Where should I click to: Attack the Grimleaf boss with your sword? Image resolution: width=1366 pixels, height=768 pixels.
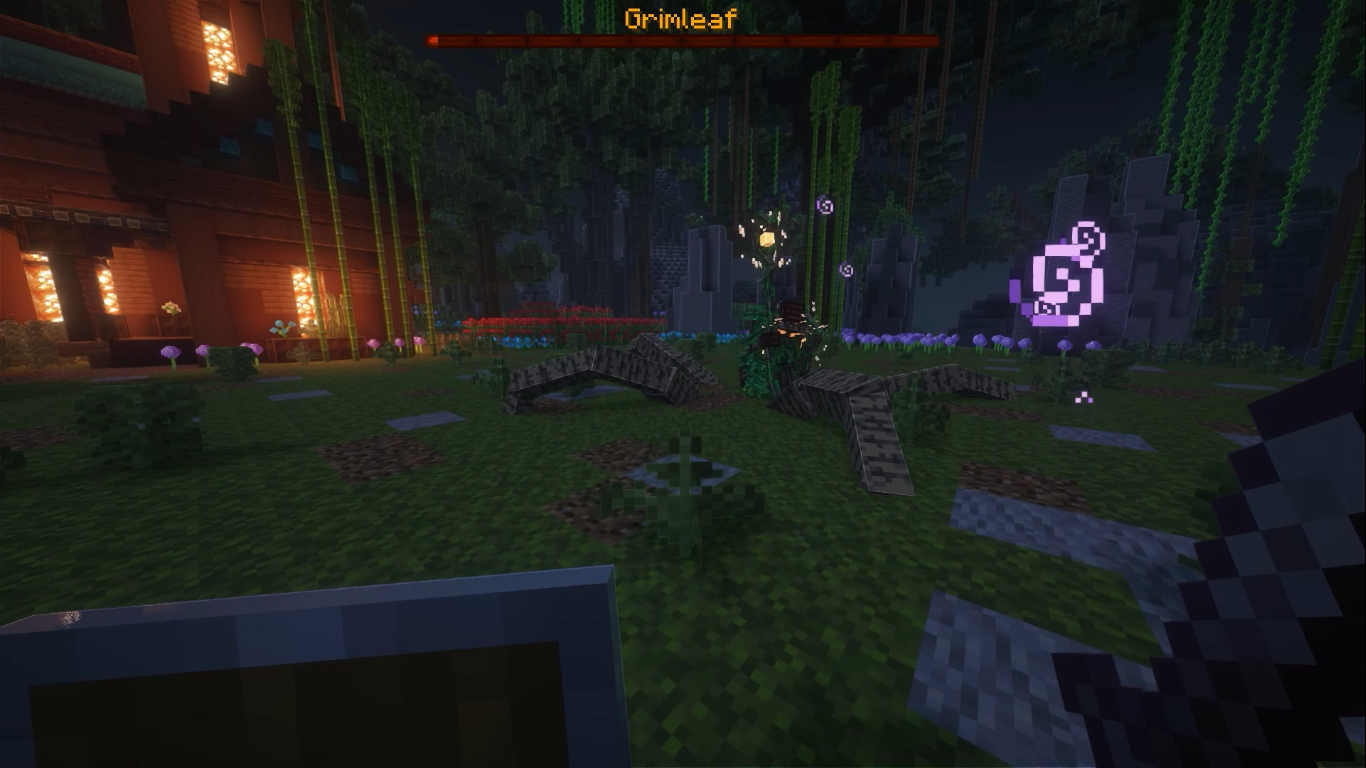[790, 330]
